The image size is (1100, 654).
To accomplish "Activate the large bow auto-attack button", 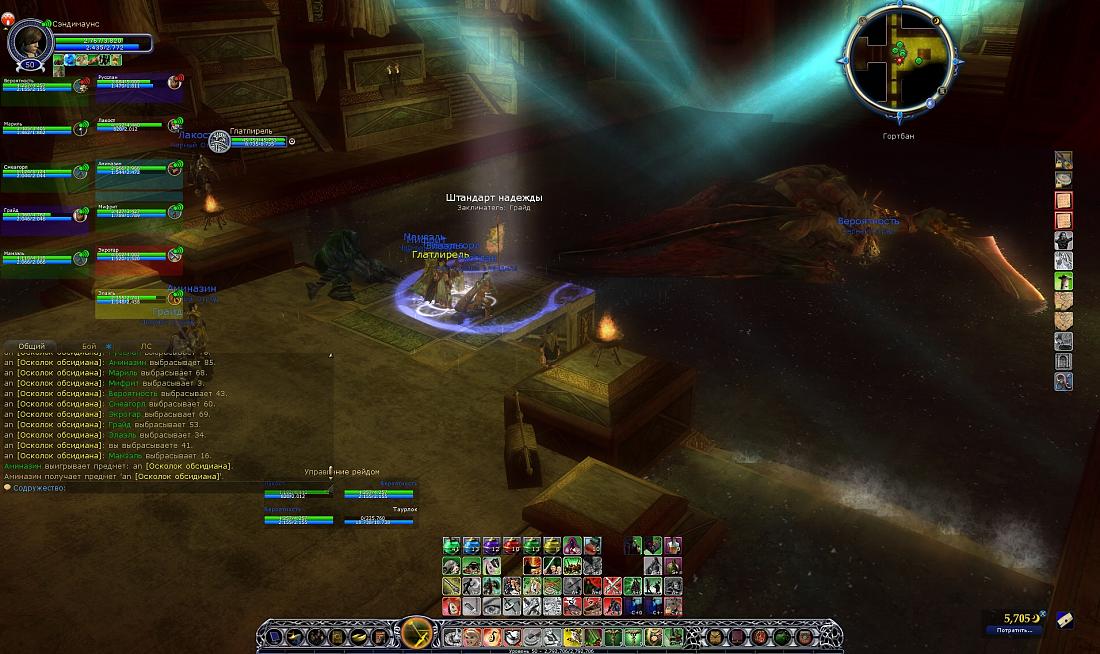I will (416, 634).
